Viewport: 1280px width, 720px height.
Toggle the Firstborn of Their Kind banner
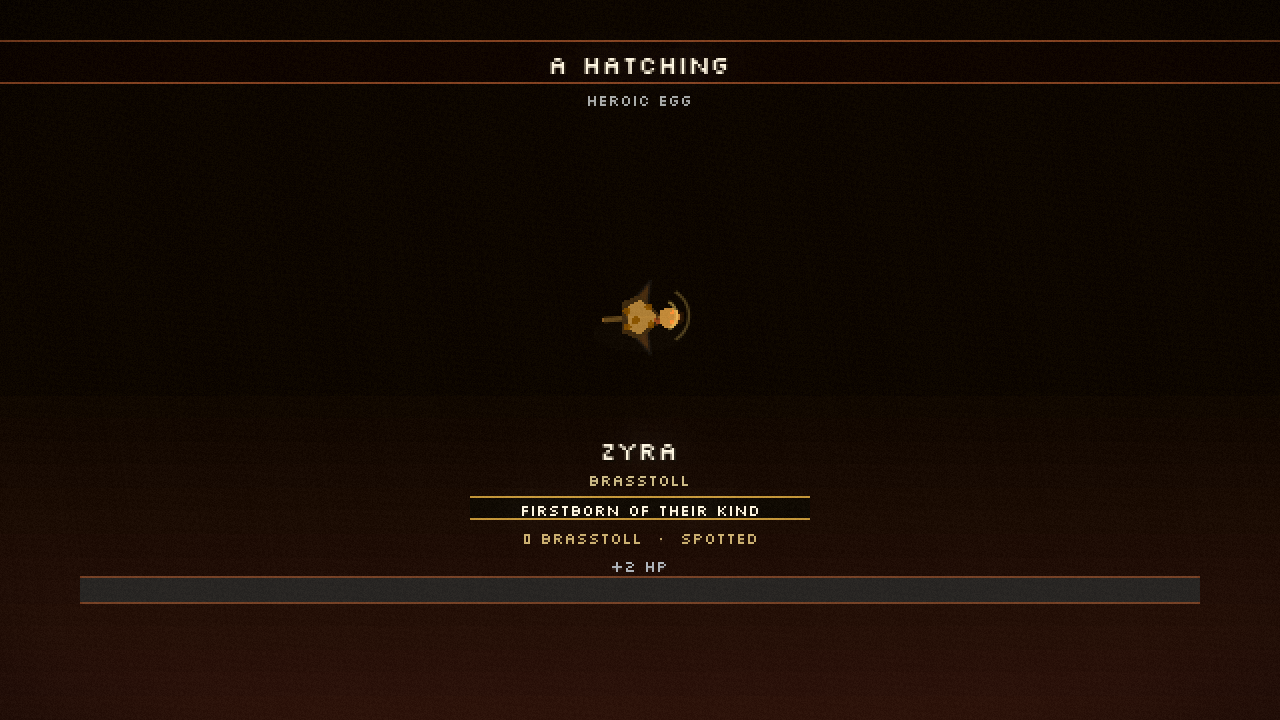[640, 510]
